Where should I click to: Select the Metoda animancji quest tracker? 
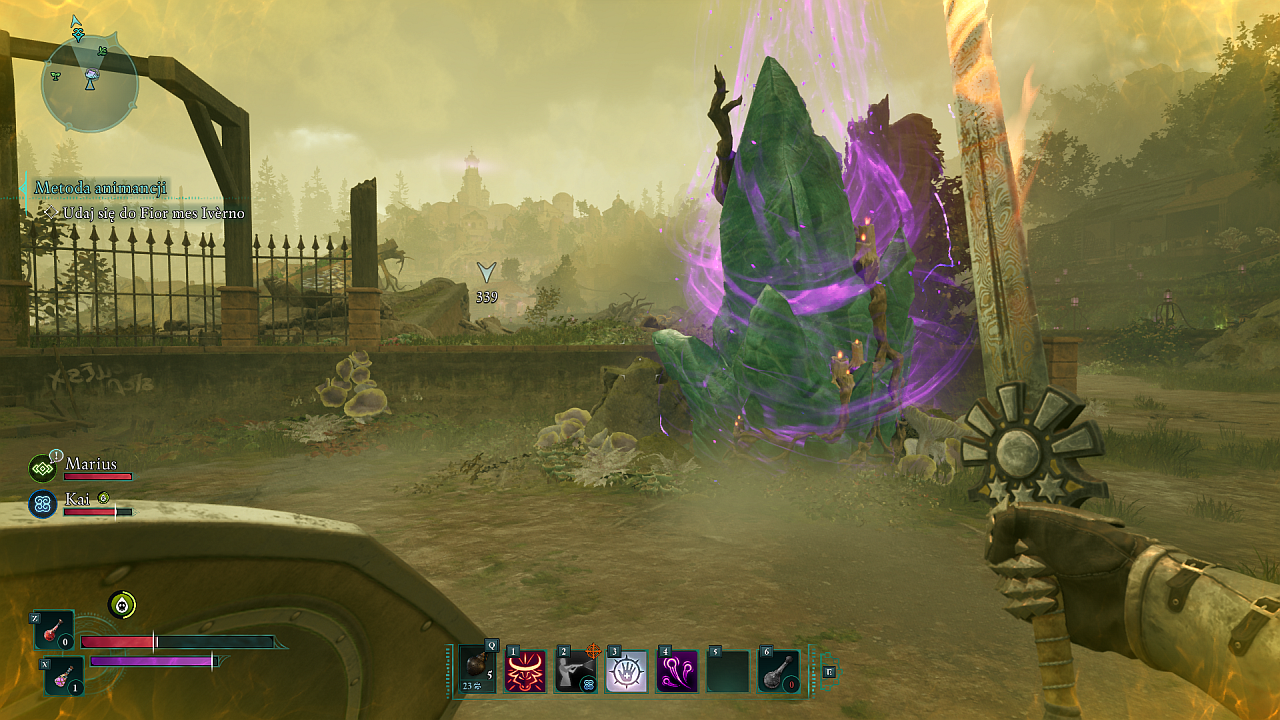point(100,188)
